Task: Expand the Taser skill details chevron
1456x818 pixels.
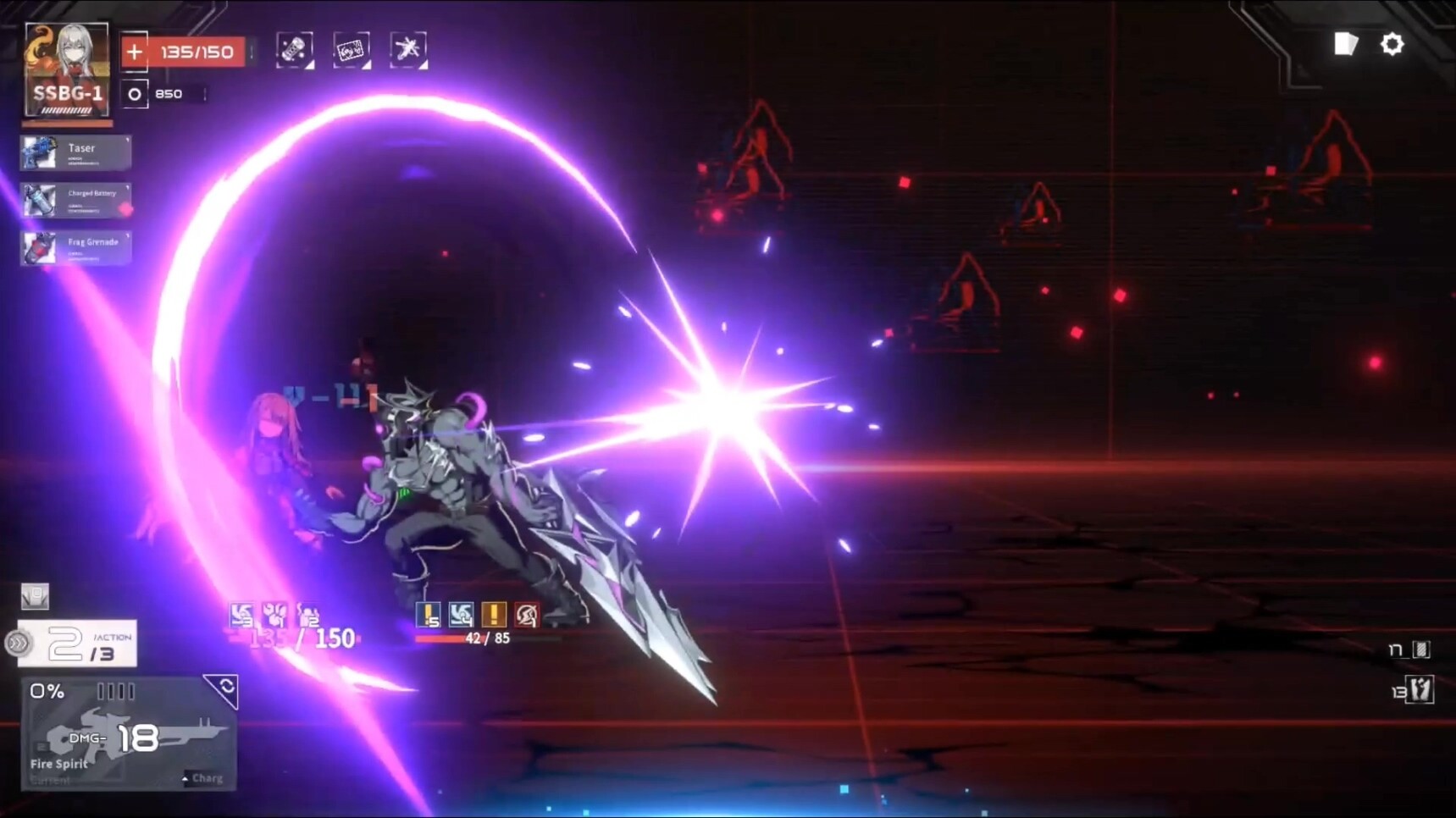Action: click(x=127, y=140)
